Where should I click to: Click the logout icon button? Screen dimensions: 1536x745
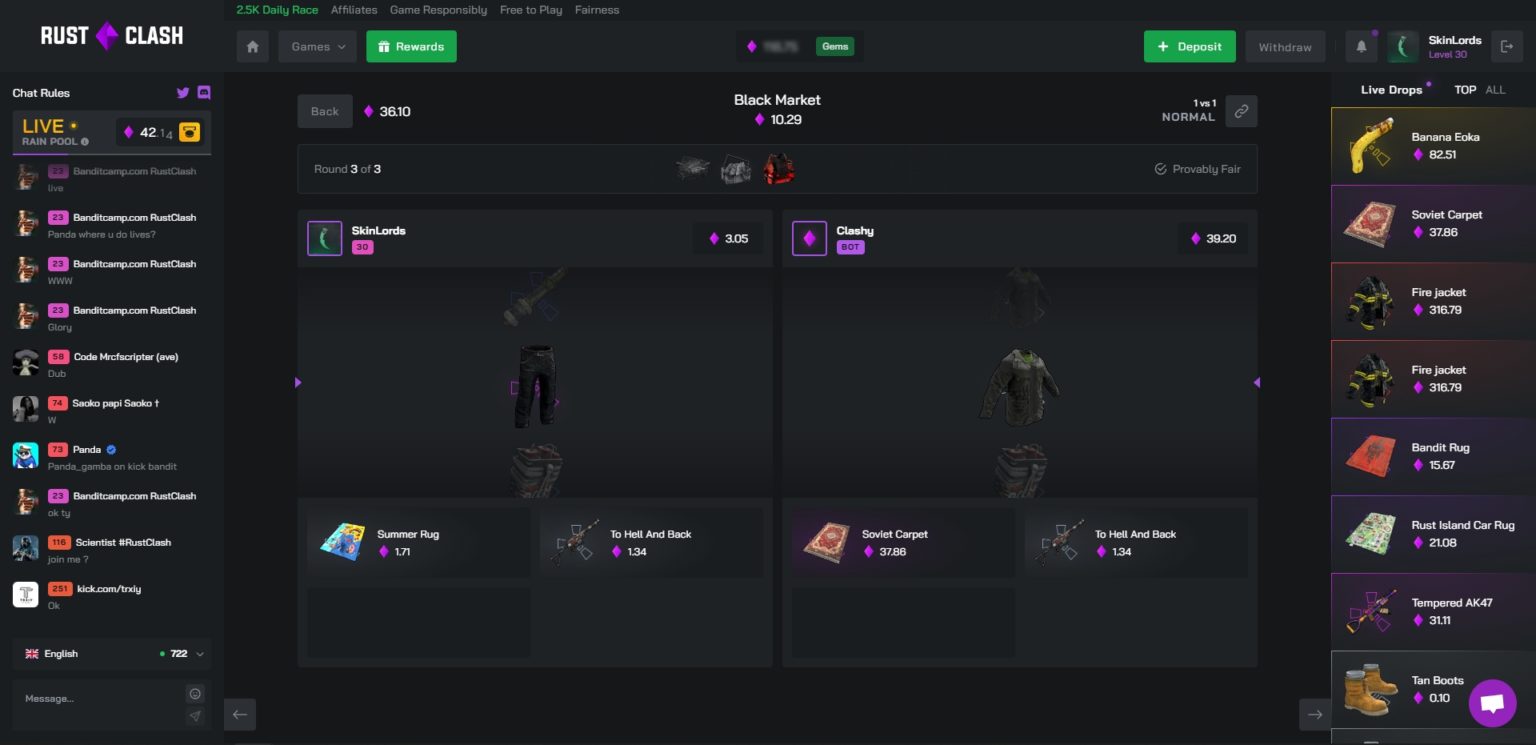1506,47
